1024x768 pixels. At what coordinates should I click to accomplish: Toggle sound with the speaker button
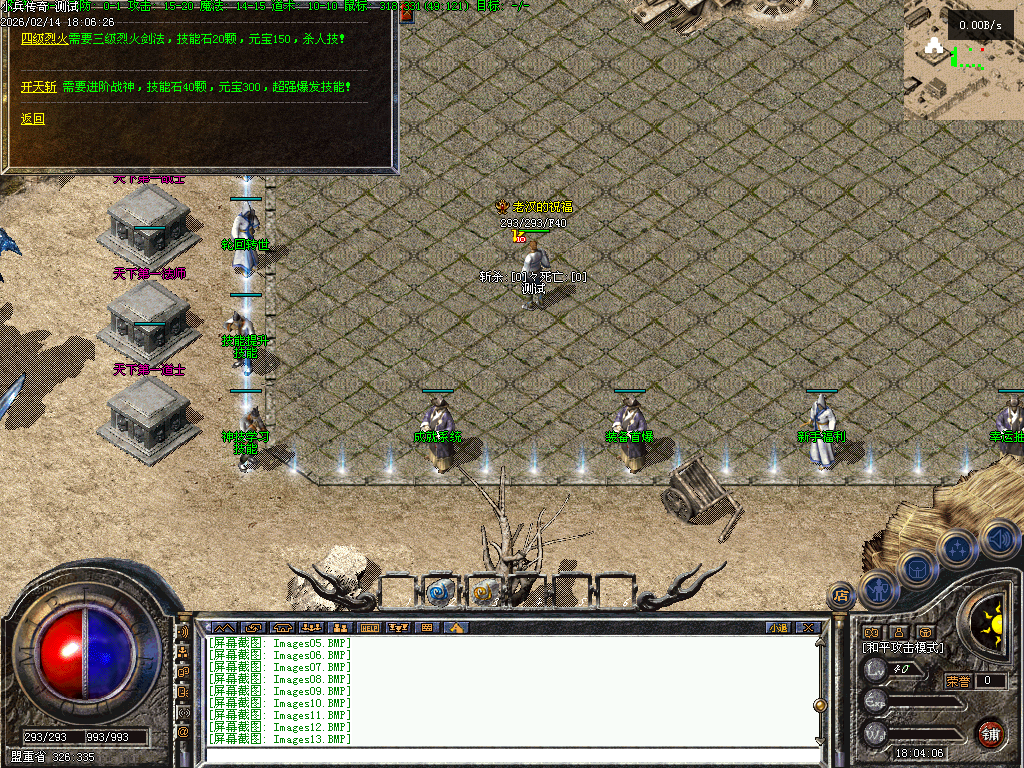click(x=997, y=538)
